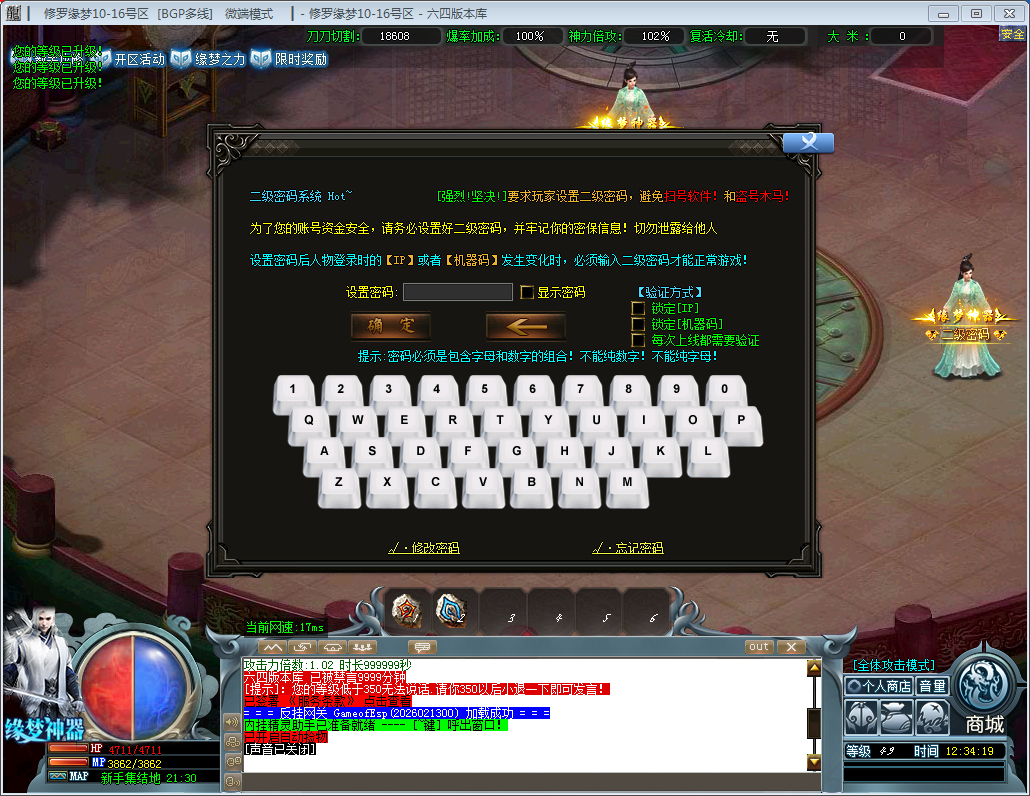Show the 限时奖励 timed rewards
Screen dimensions: 1030x796
(x=290, y=59)
